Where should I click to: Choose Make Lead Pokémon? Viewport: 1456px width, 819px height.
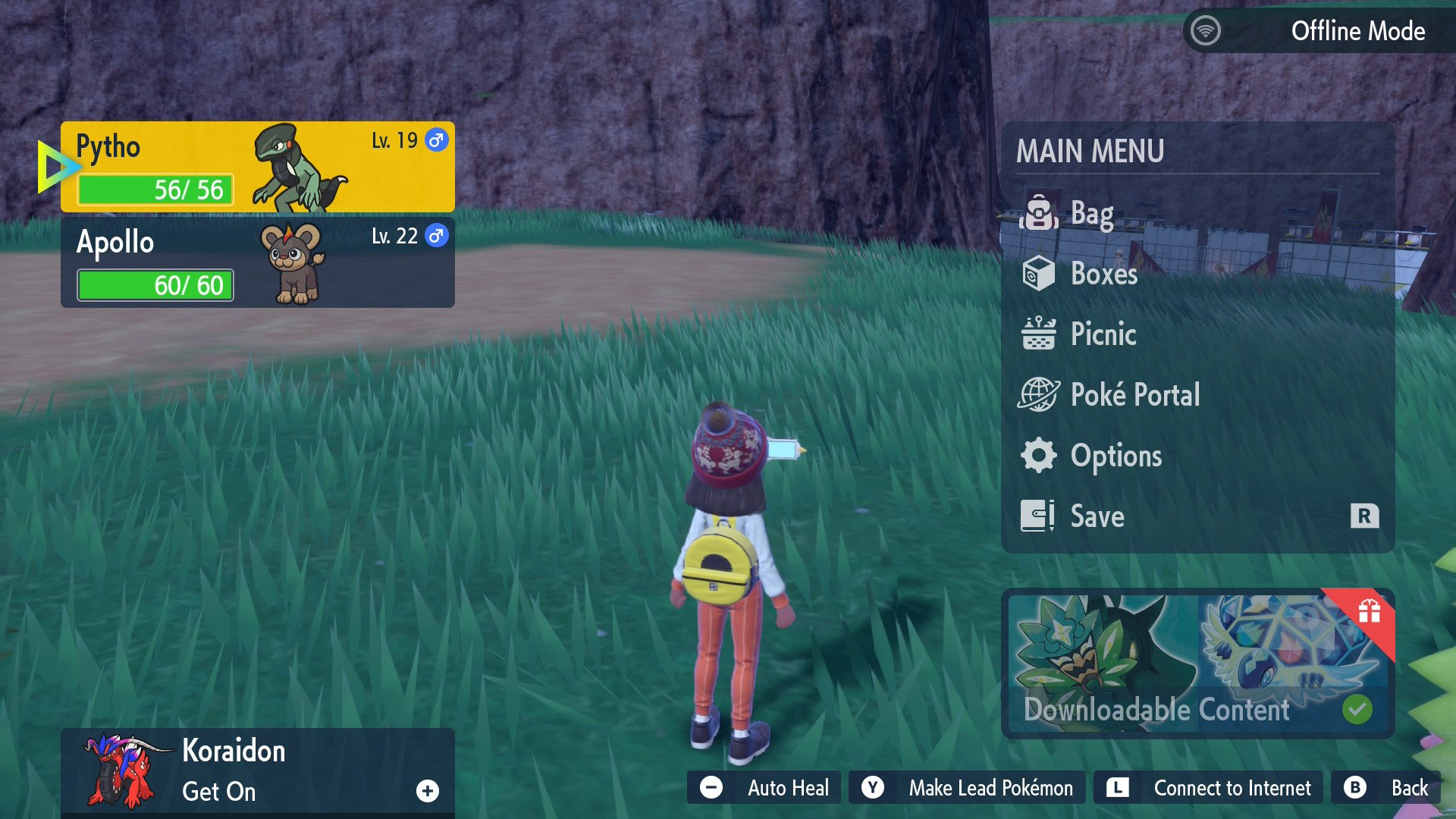(x=967, y=788)
